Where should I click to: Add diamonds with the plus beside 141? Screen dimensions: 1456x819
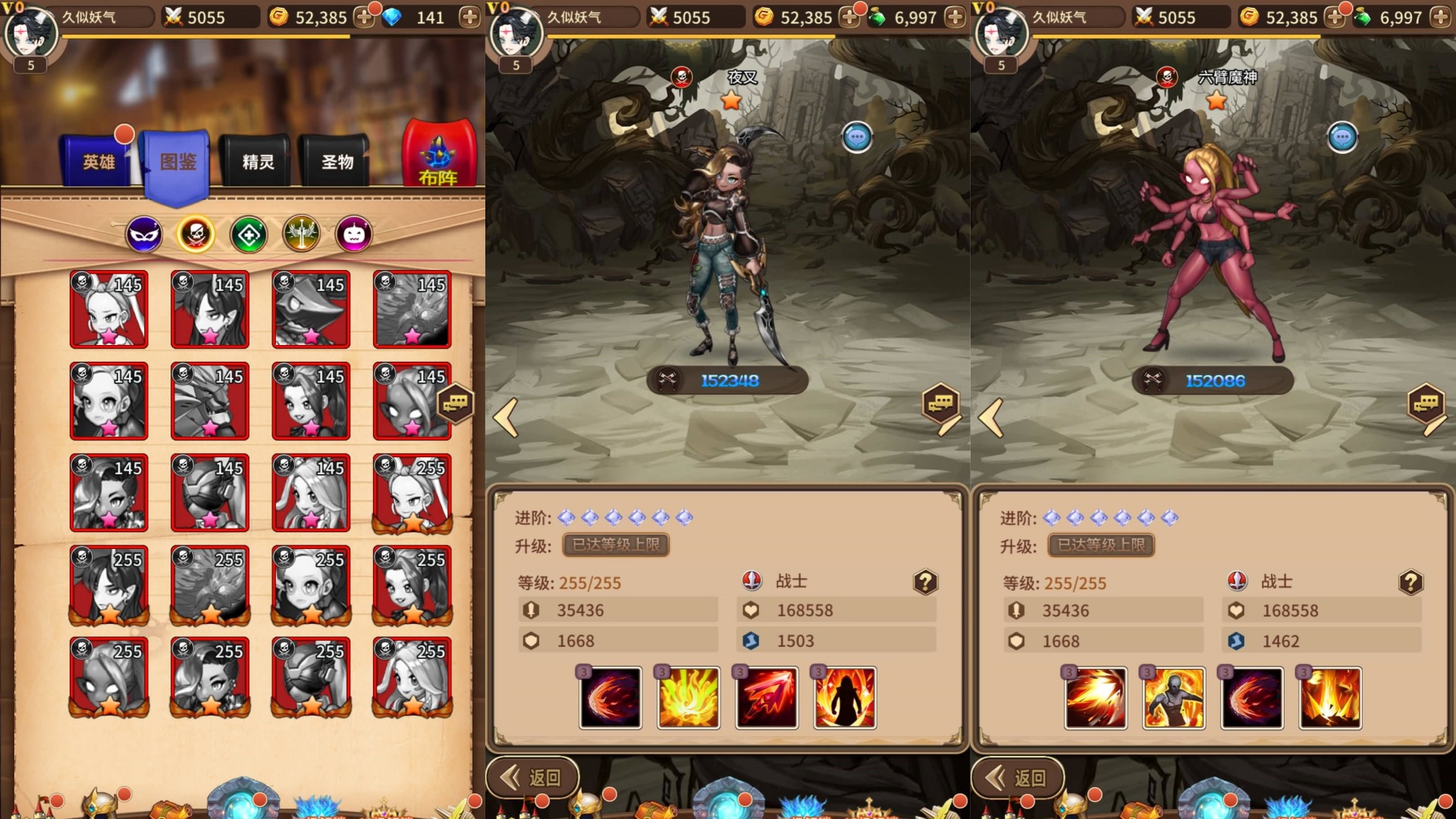[469, 17]
